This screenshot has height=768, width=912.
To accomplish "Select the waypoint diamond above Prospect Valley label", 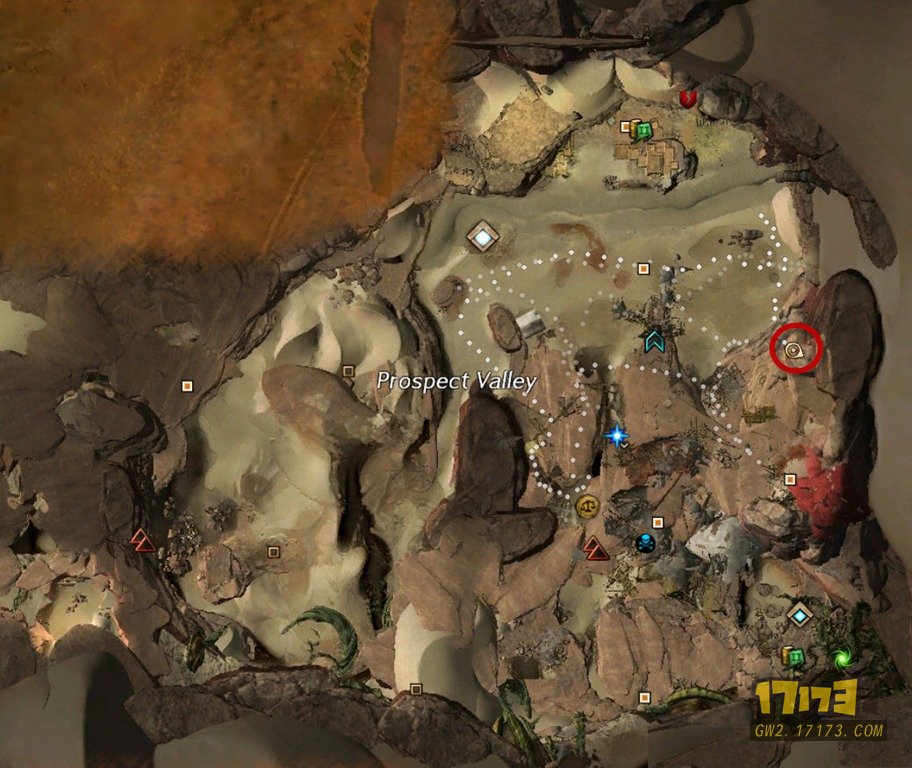I will click(483, 237).
